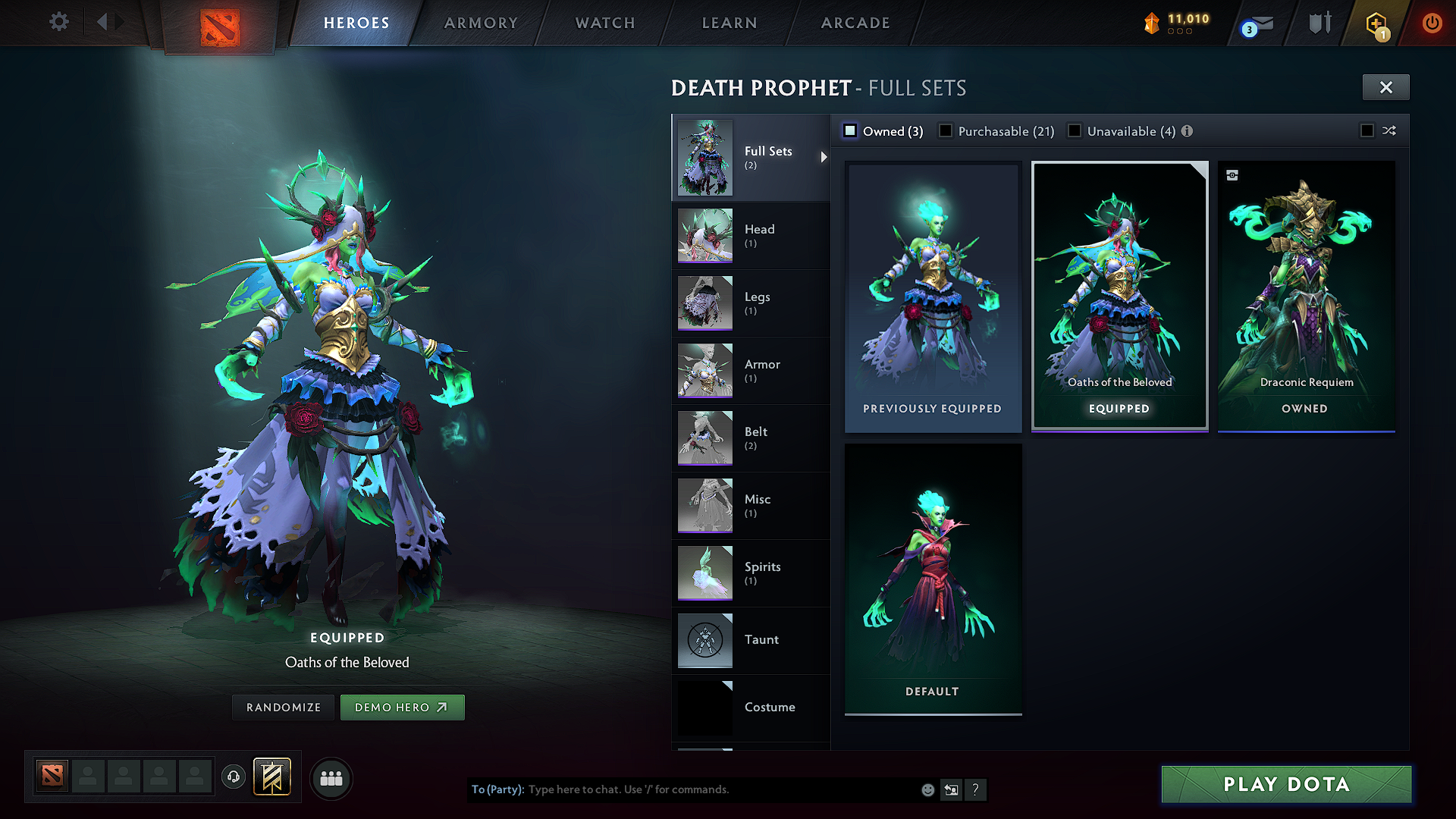
Task: Switch to the ARMORY tab
Action: [x=480, y=23]
